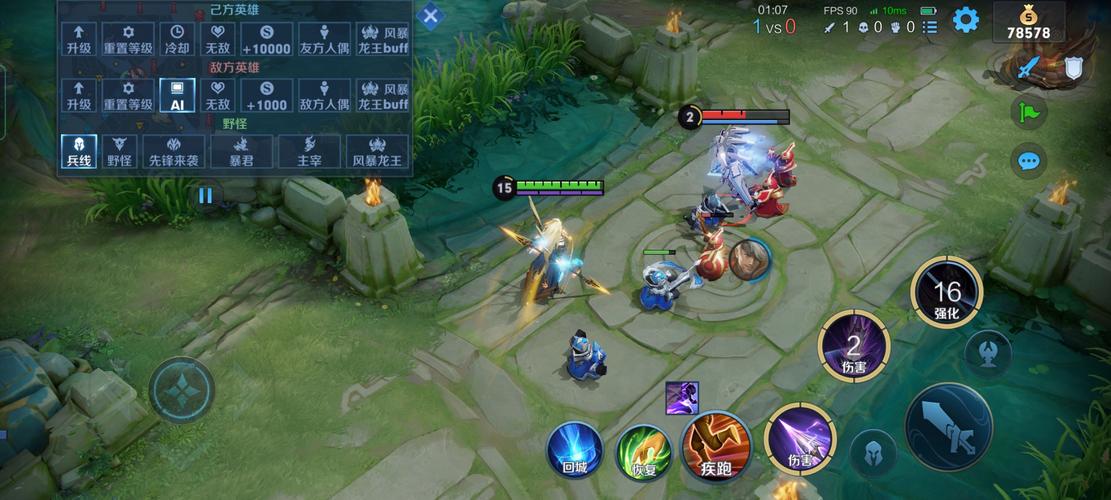Send a signal with the green flag icon
Screen dimensions: 1111x500
point(1027,112)
